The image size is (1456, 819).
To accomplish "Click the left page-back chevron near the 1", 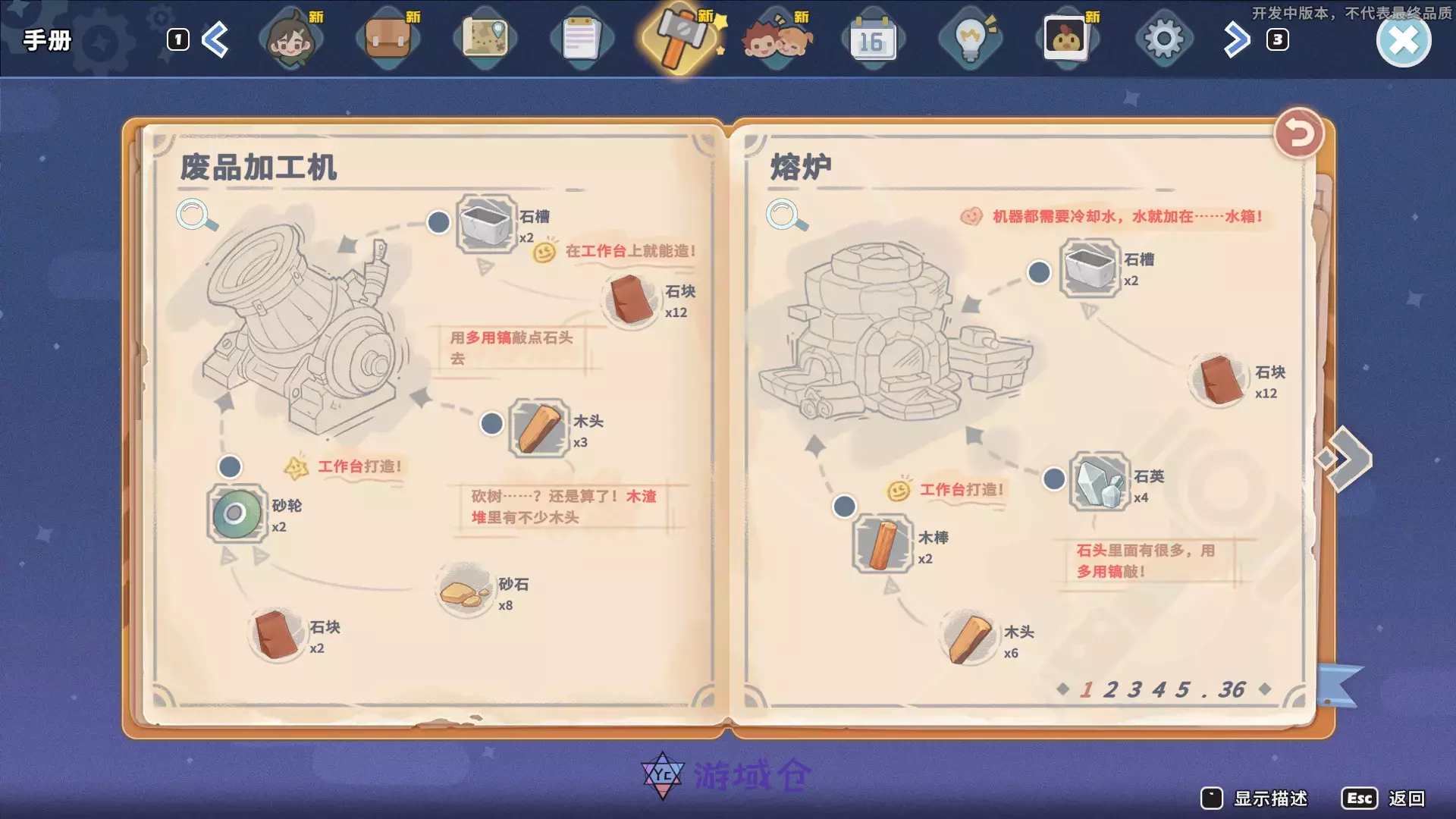I will click(x=215, y=38).
